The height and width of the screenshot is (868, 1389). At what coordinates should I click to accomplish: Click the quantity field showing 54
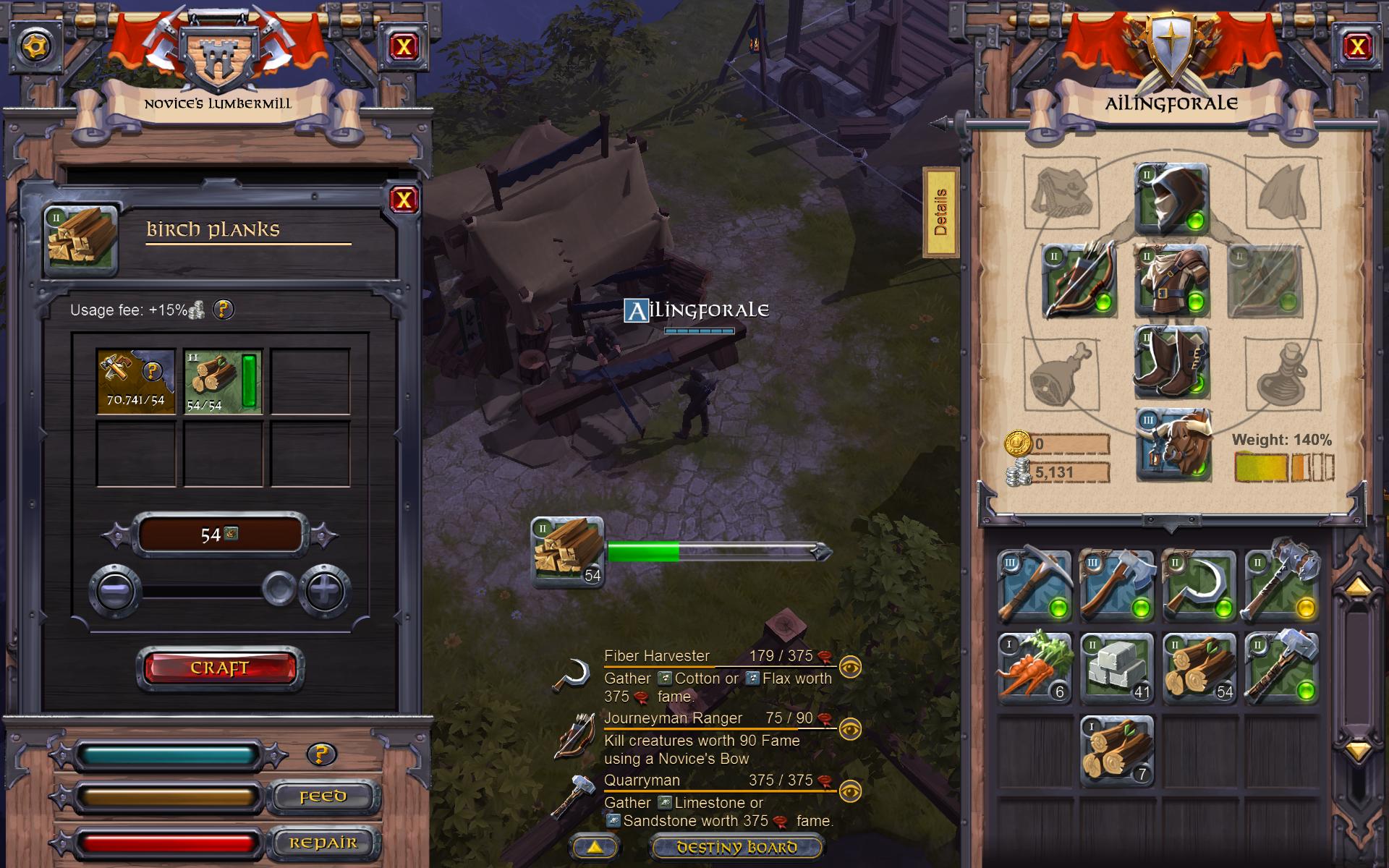[219, 533]
